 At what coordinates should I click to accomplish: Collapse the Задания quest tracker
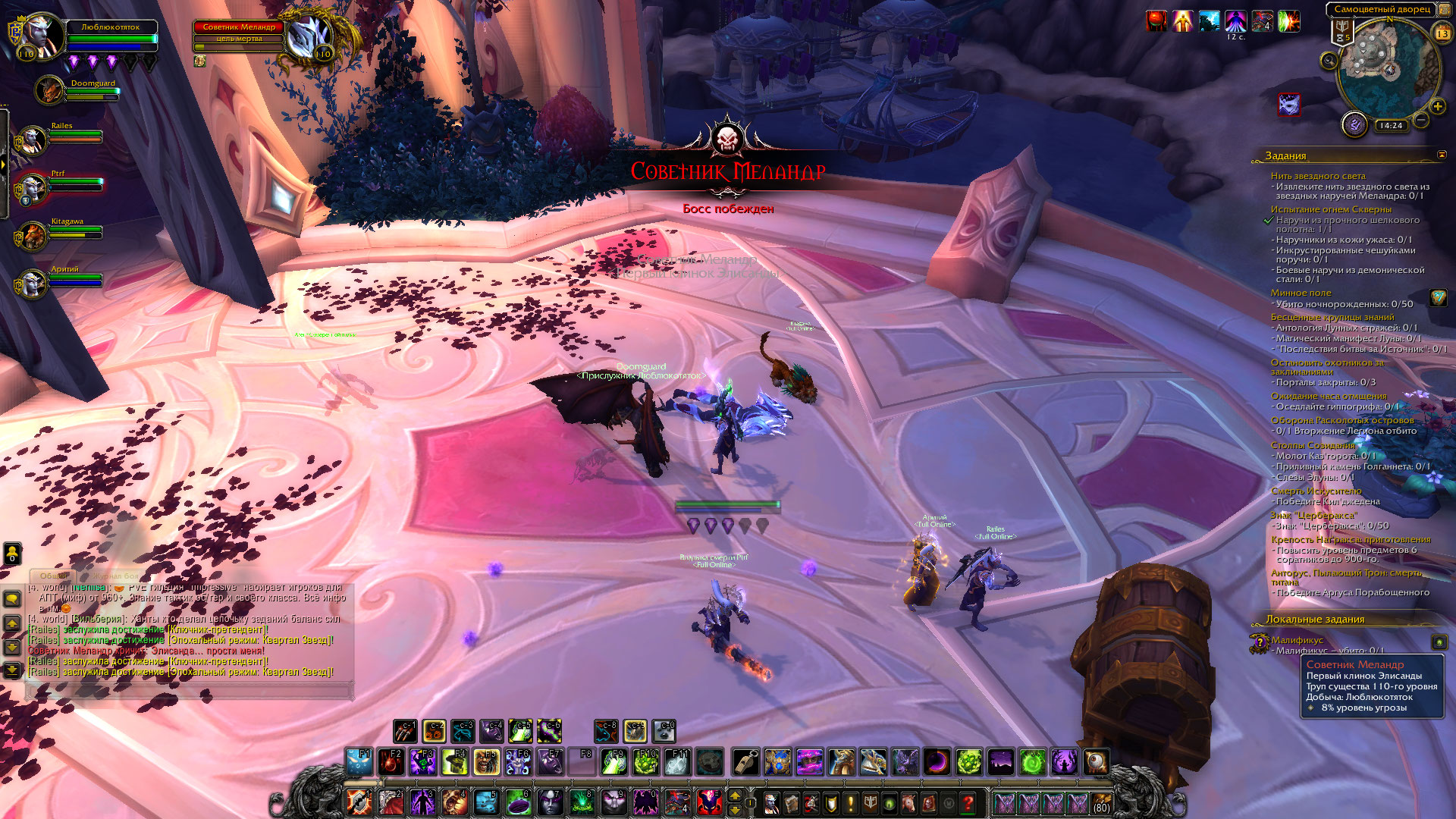1442,155
